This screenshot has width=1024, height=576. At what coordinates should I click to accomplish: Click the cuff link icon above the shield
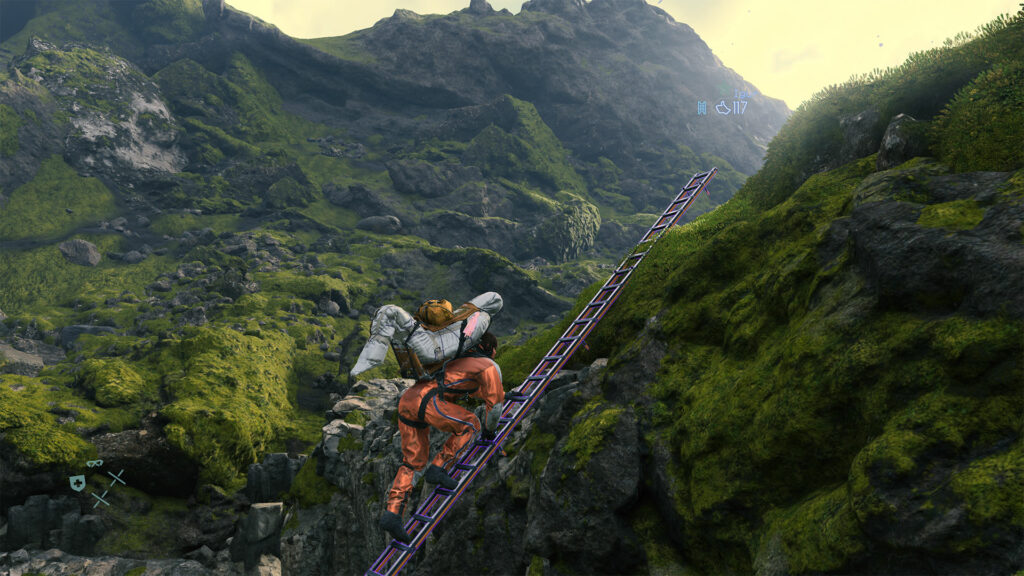[x=94, y=464]
